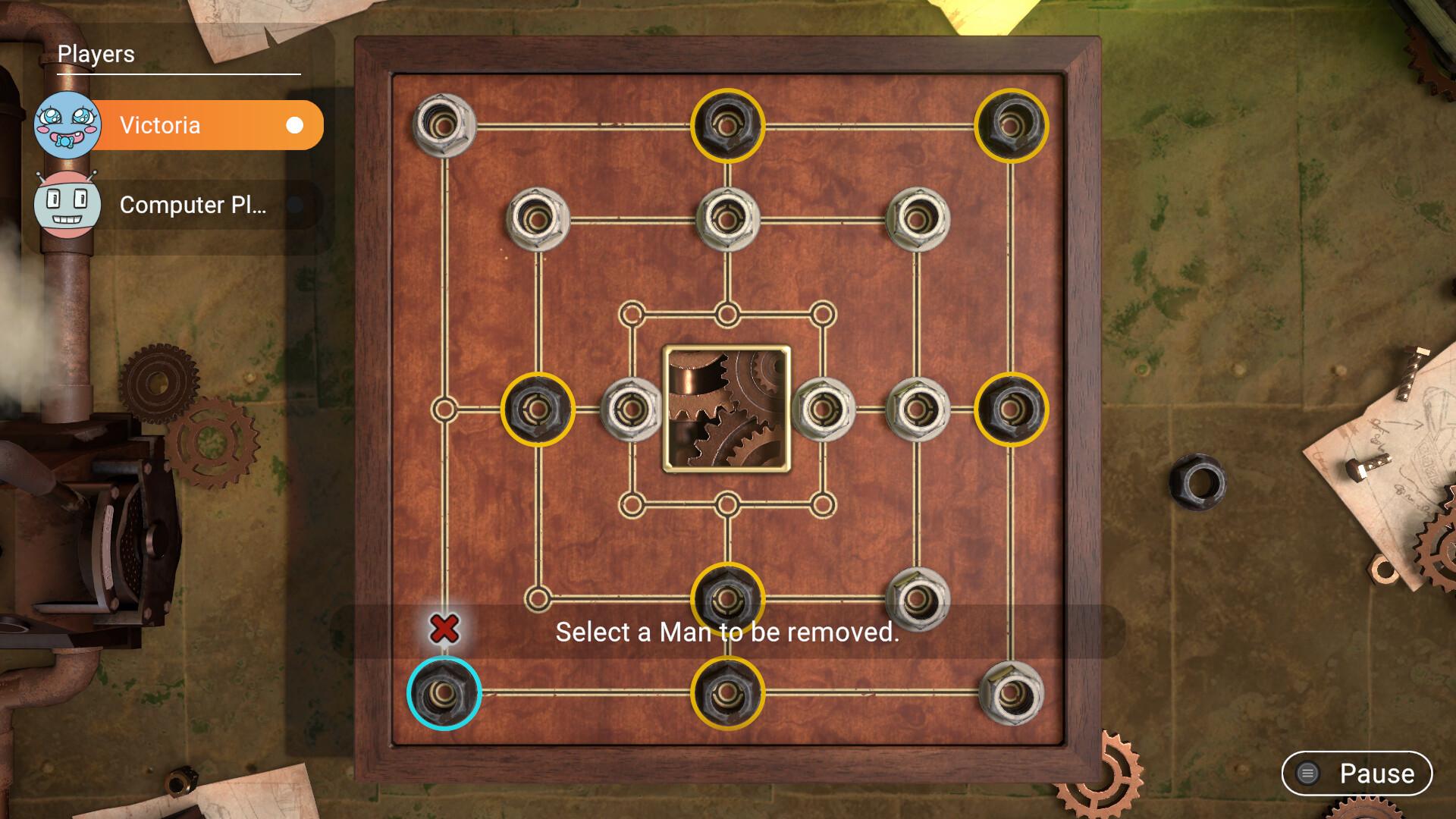Click the silver nut in the top-left corner

tap(444, 124)
